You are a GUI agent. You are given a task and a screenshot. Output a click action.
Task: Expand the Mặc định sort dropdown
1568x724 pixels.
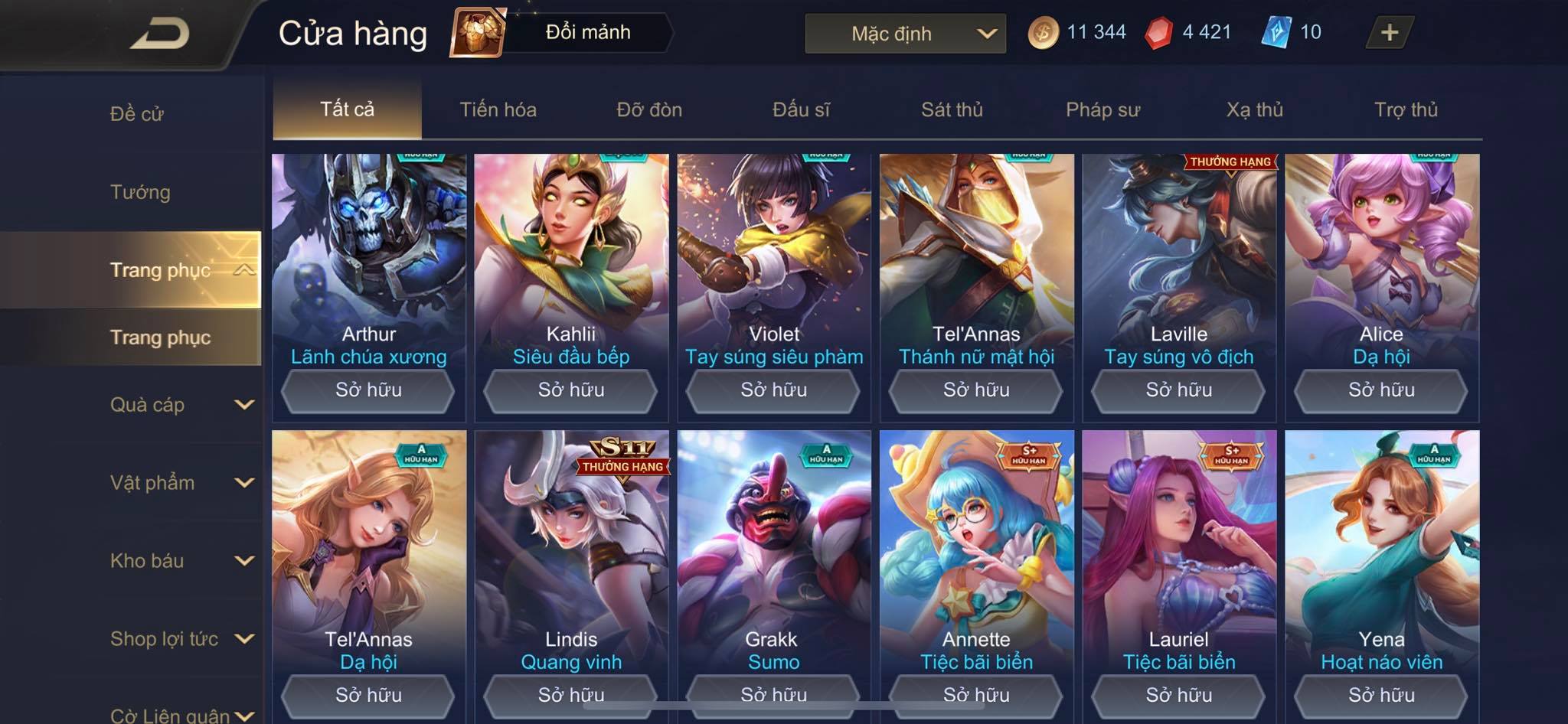(x=905, y=34)
